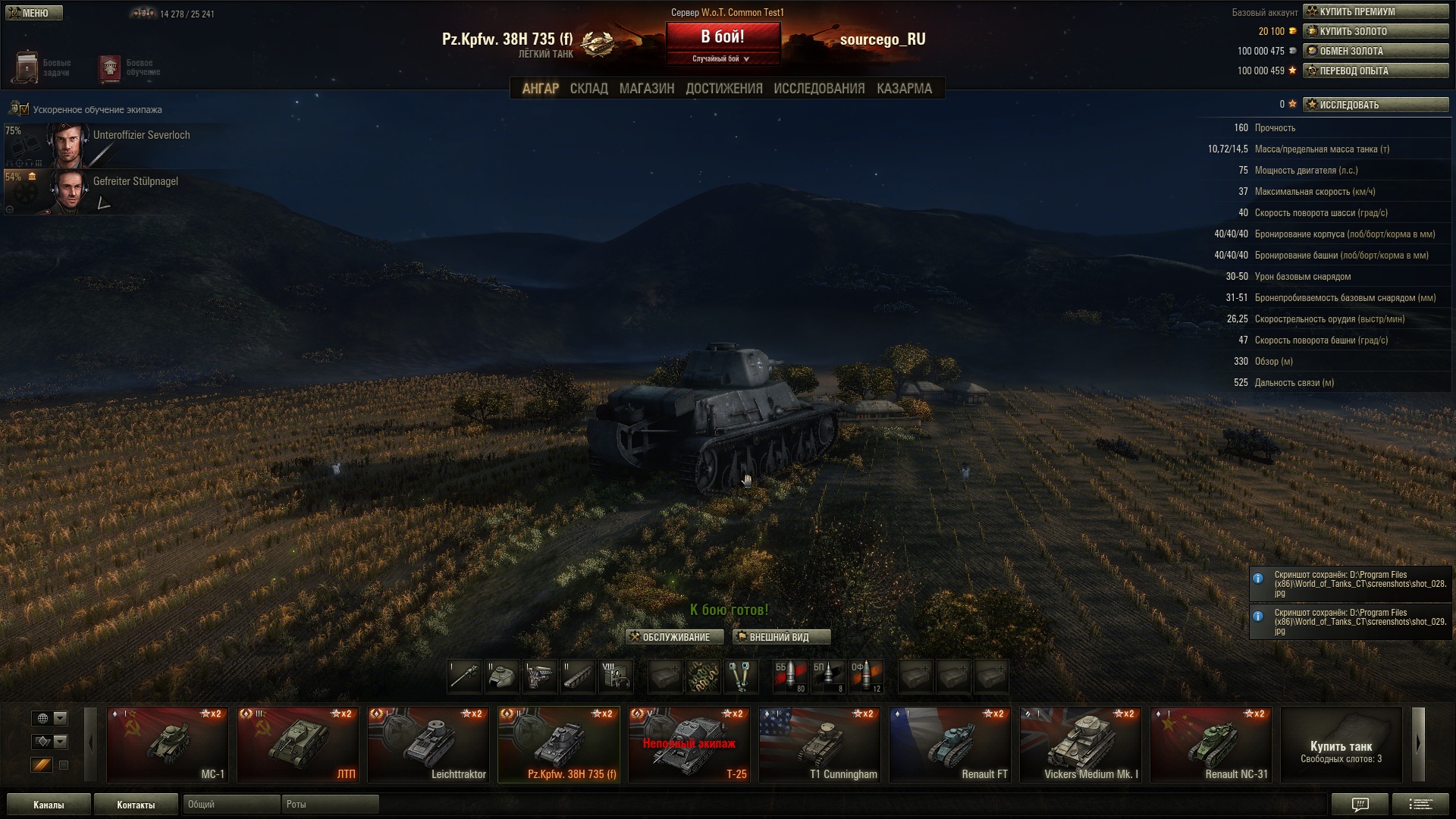Open the КАЗАРМА tab
The width and height of the screenshot is (1456, 819).
tap(904, 89)
